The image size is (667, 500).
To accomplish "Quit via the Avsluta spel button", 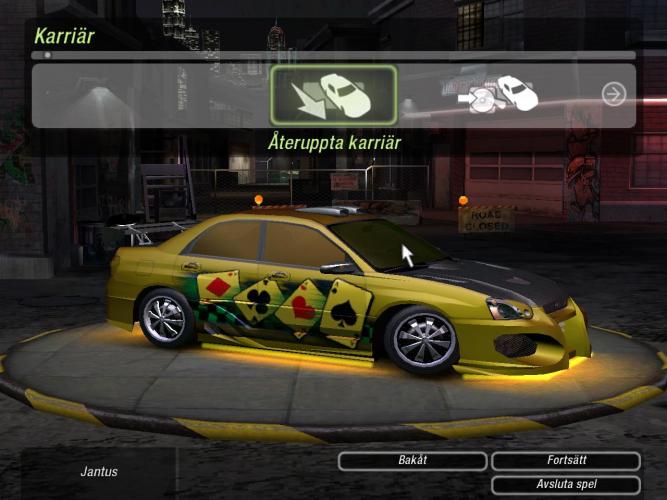I will [565, 485].
